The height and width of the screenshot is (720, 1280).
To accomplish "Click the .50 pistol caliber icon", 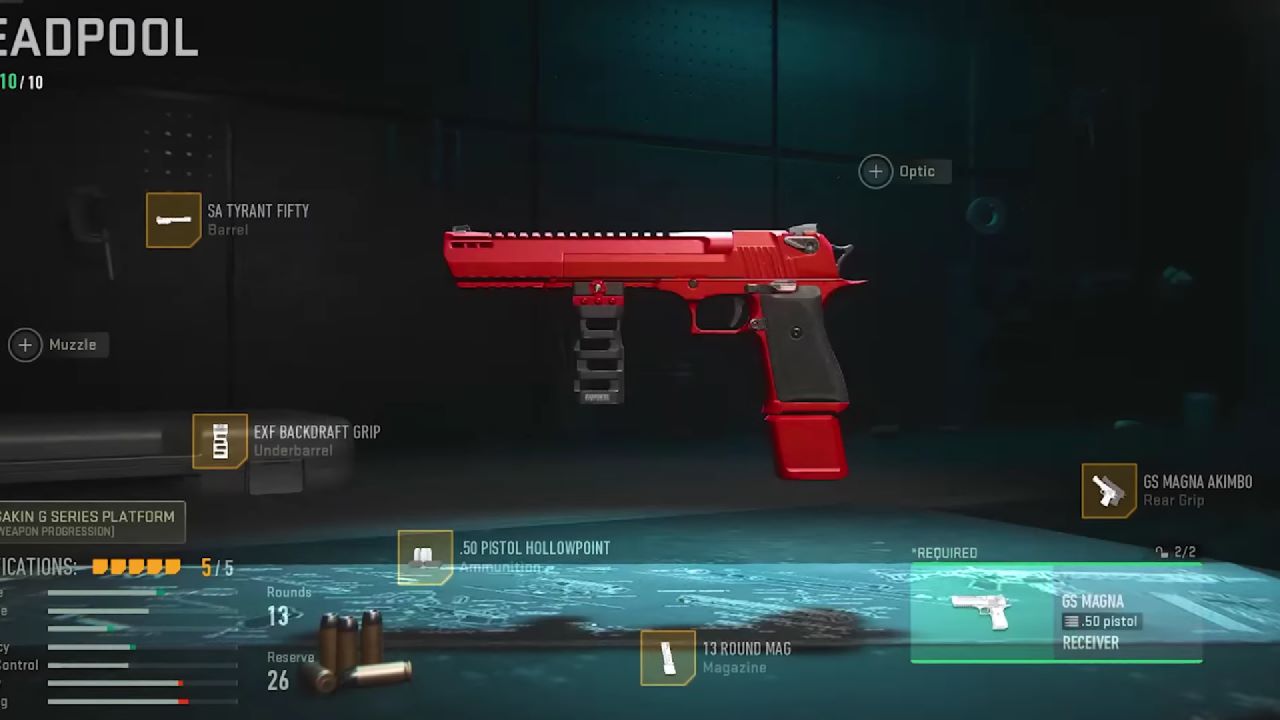I will (1073, 621).
